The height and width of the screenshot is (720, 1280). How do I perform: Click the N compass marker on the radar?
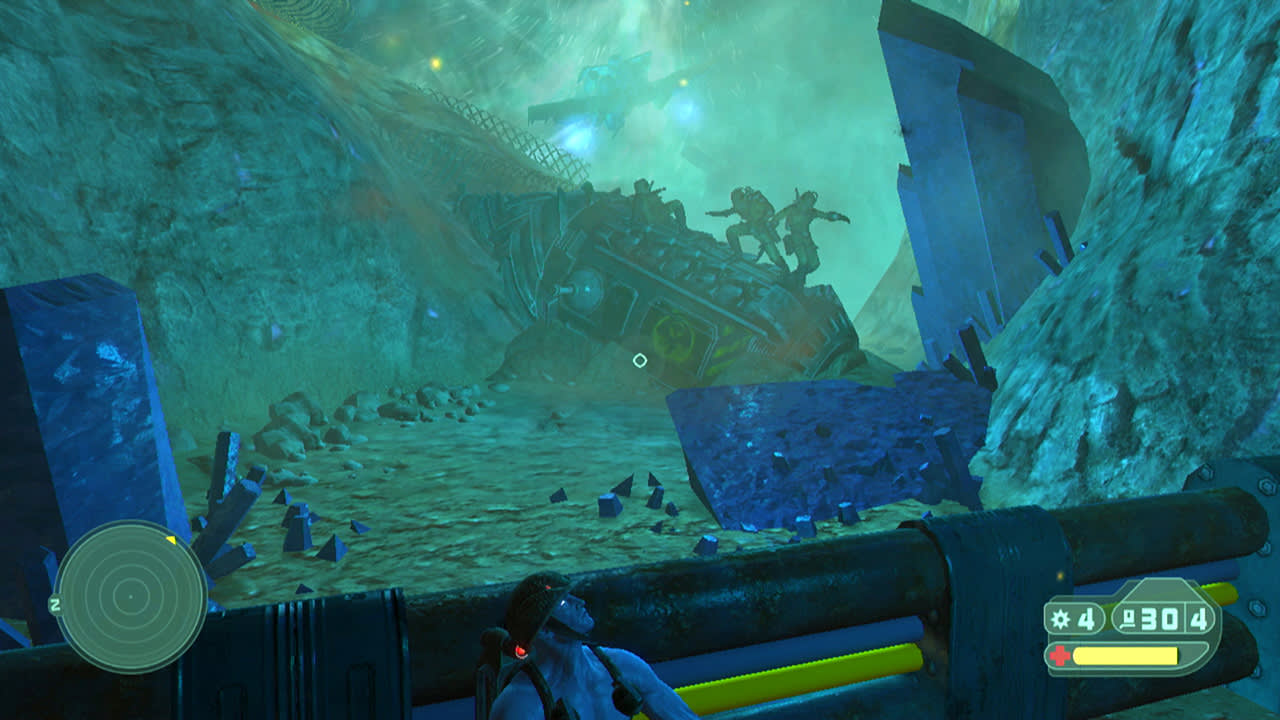coord(55,605)
